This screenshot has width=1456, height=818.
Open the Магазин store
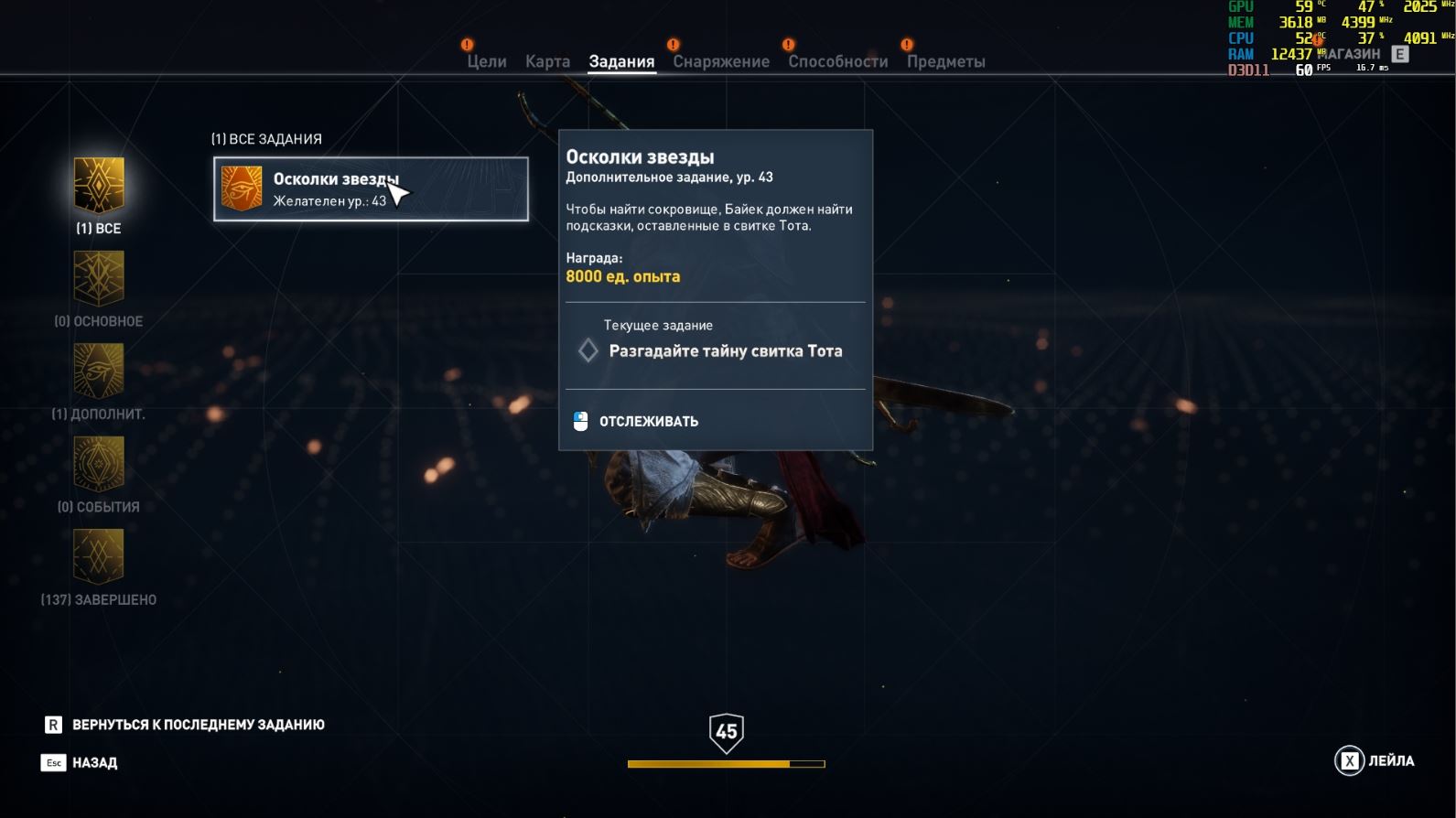(1354, 54)
